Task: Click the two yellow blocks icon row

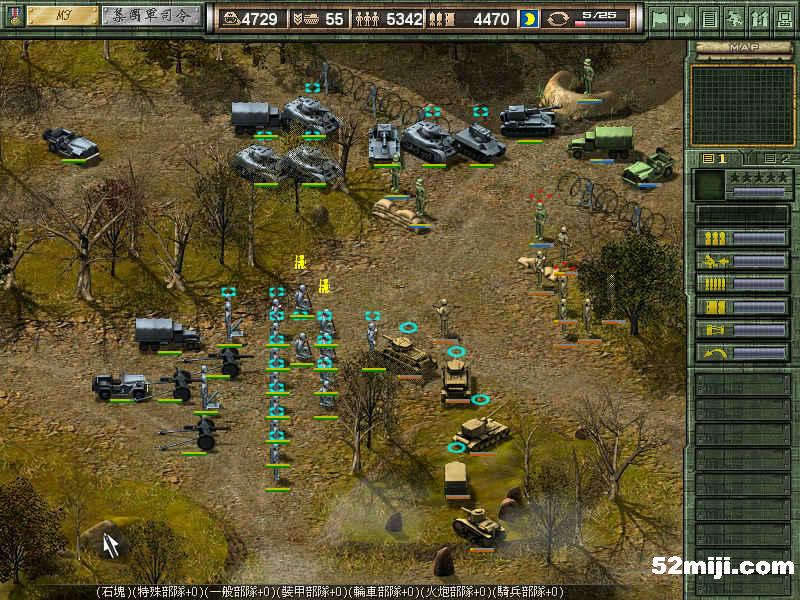Action: click(x=742, y=307)
